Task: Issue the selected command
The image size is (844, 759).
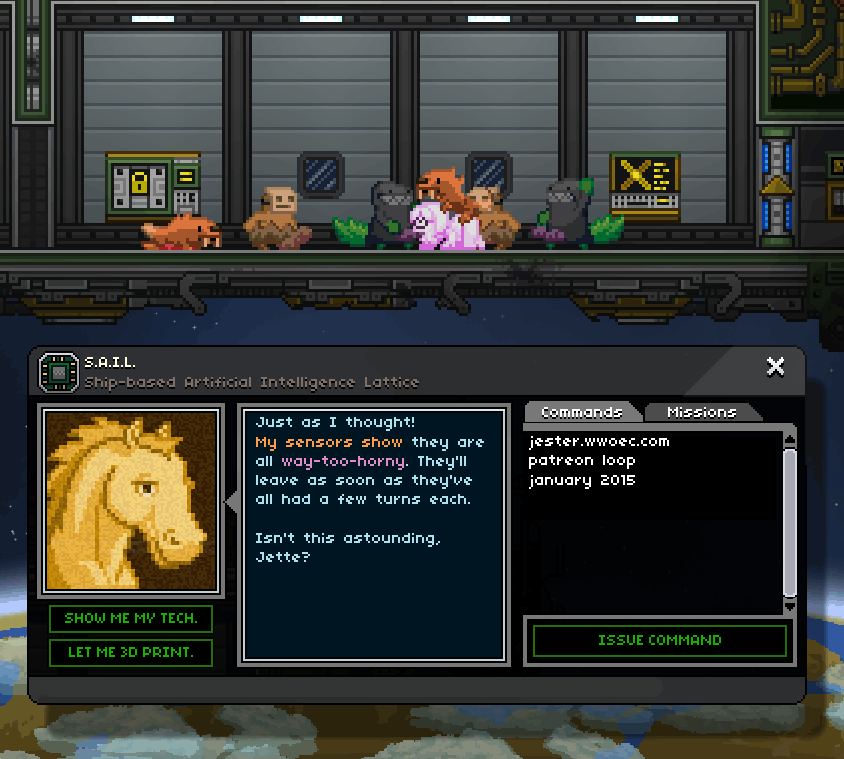Action: 659,640
